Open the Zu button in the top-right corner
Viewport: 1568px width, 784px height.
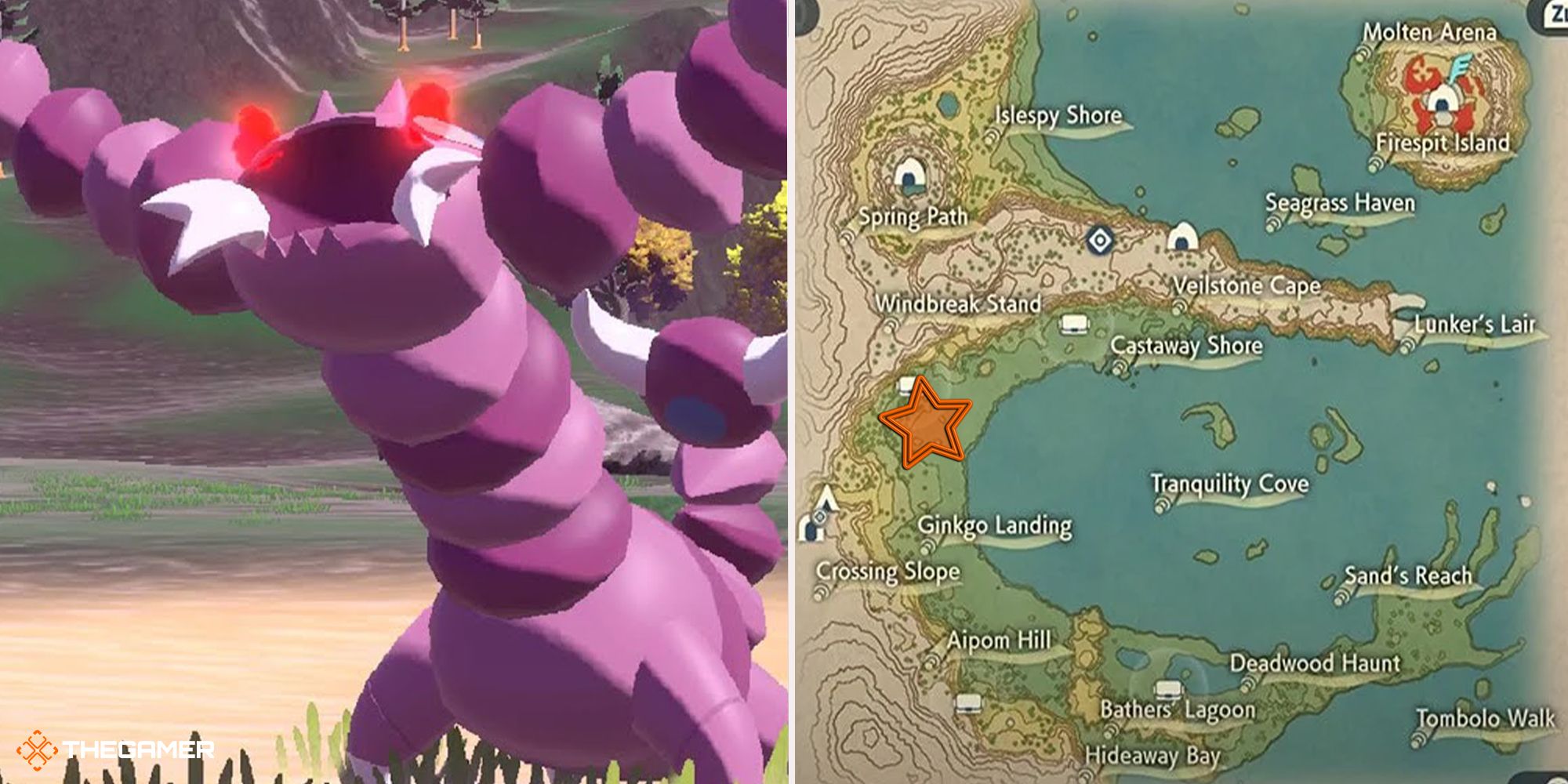tap(1556, 14)
